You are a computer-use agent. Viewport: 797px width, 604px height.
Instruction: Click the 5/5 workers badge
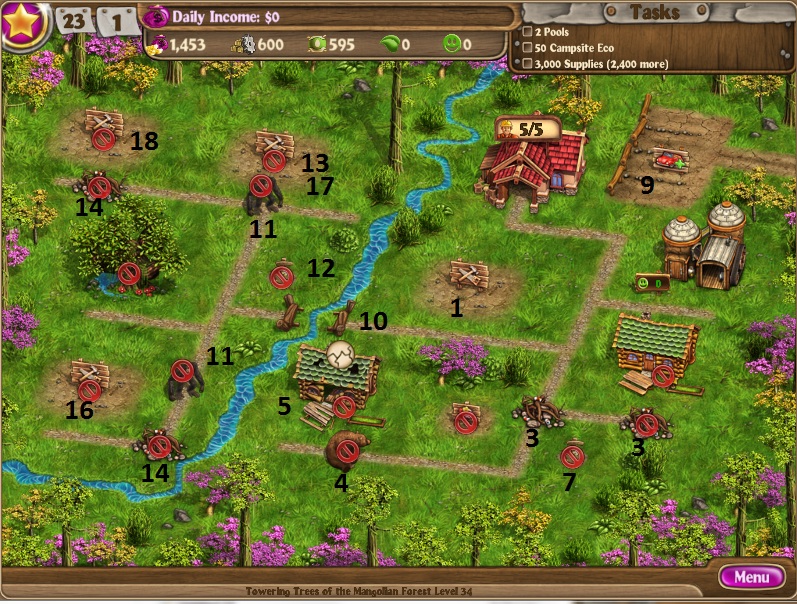coord(526,129)
